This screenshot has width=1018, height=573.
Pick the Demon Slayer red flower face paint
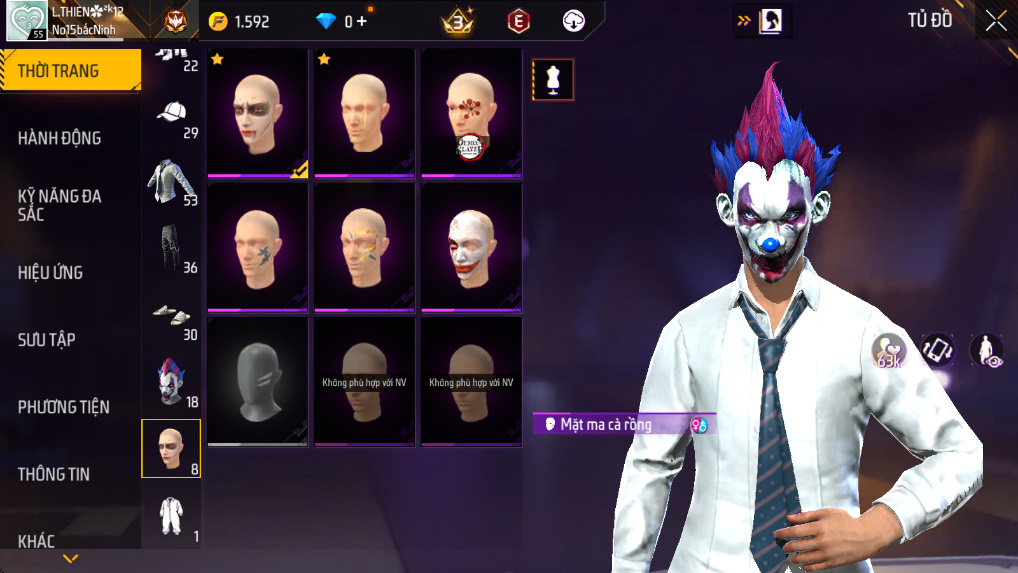[471, 112]
